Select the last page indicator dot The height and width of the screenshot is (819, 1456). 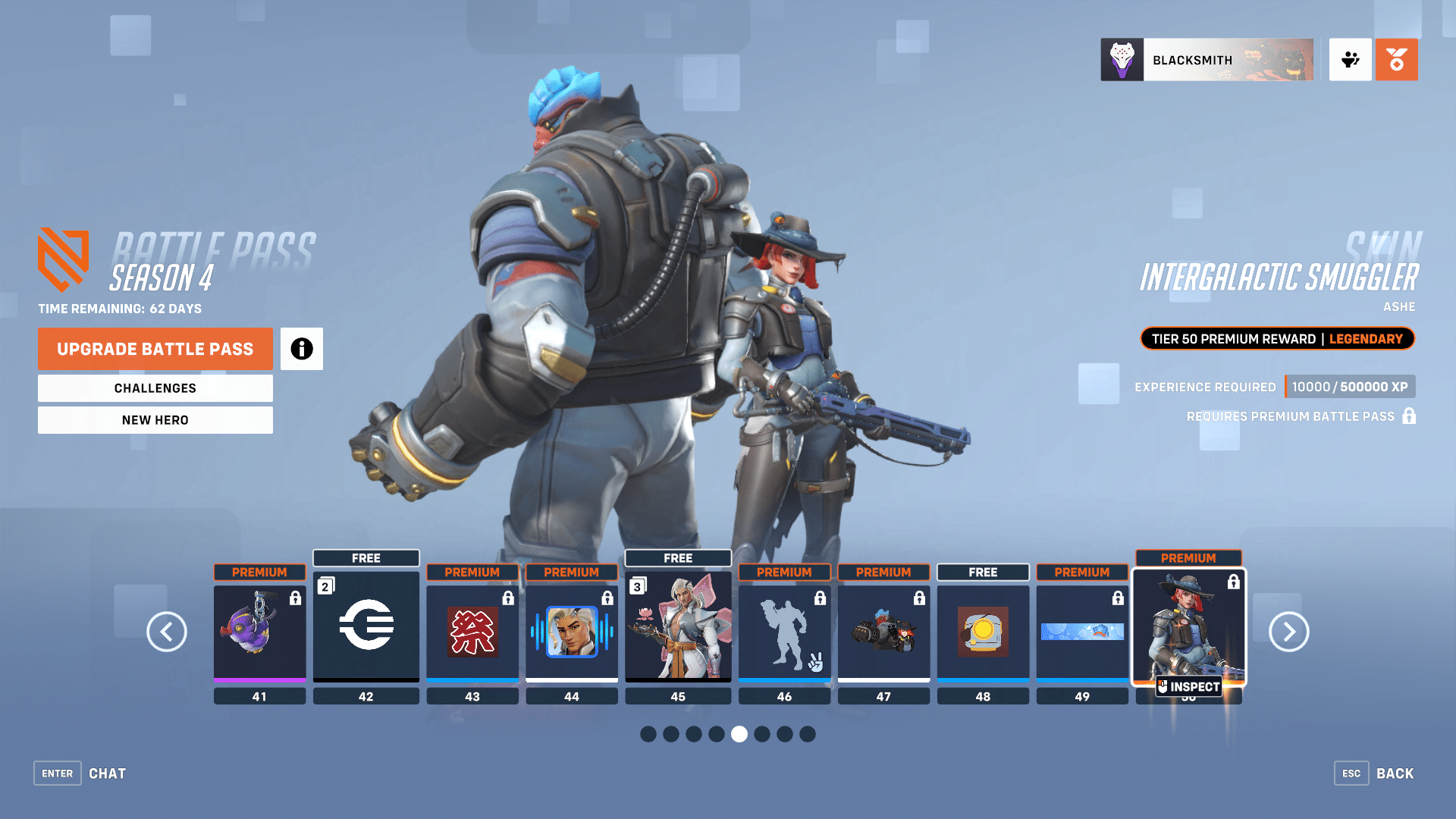(808, 734)
